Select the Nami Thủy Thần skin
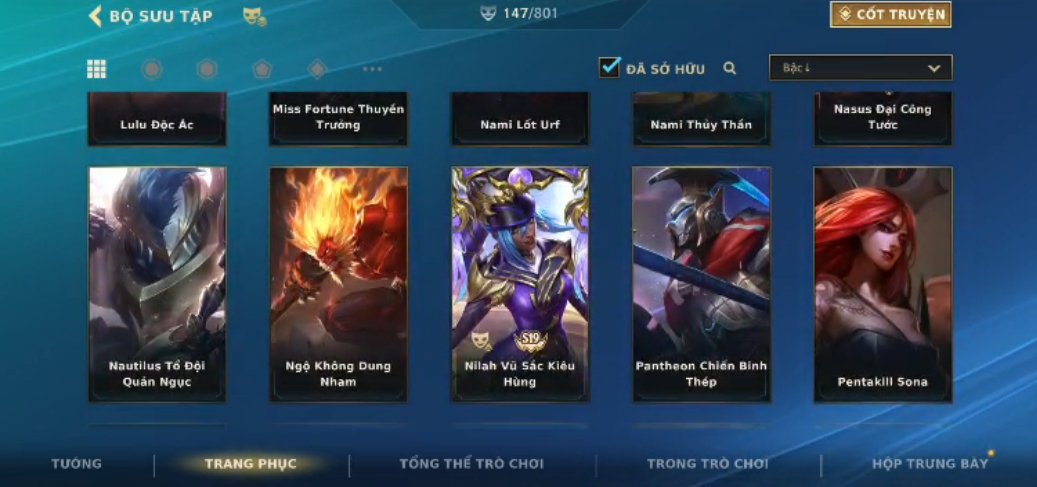Screen dimensions: 1037x487 (x=701, y=120)
